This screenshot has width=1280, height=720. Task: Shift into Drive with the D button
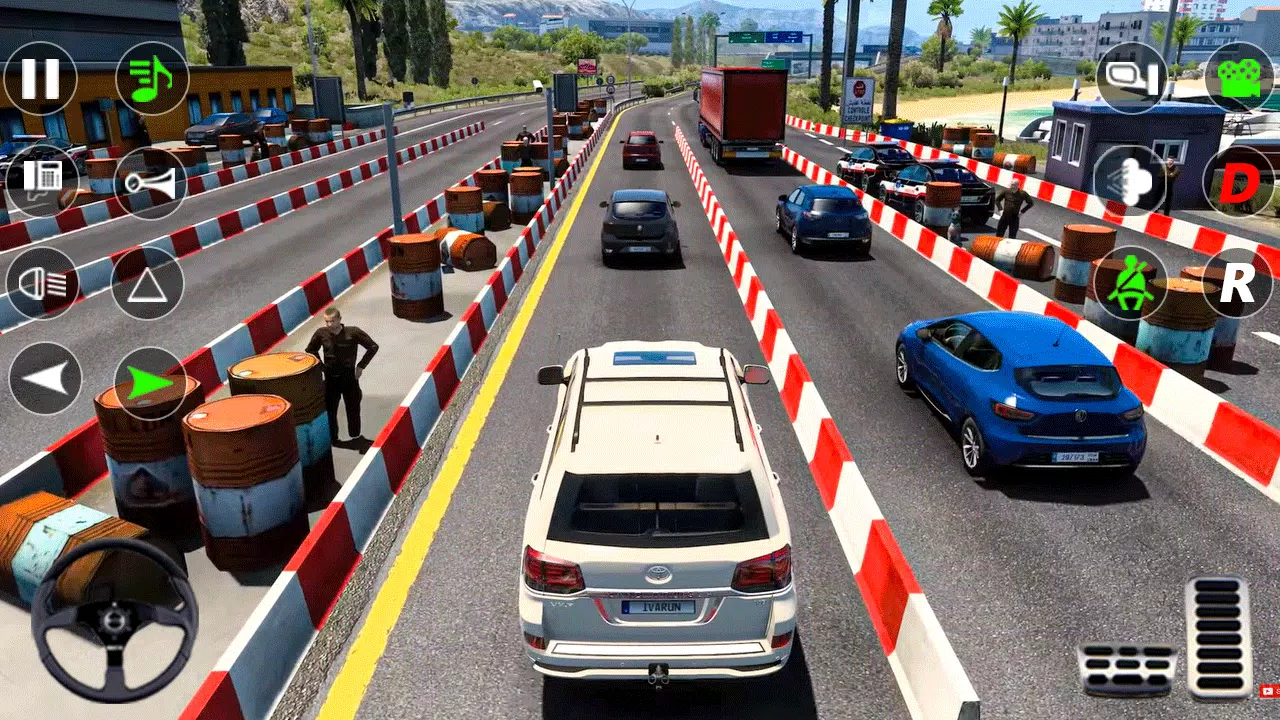click(1237, 182)
